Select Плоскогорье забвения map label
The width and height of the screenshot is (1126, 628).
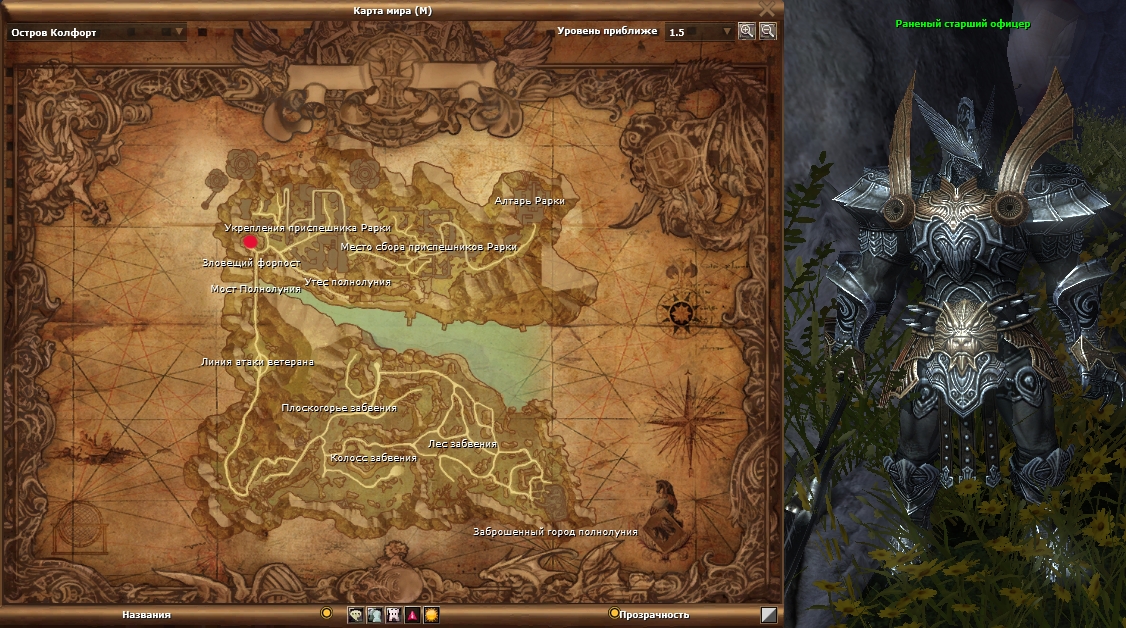[339, 408]
